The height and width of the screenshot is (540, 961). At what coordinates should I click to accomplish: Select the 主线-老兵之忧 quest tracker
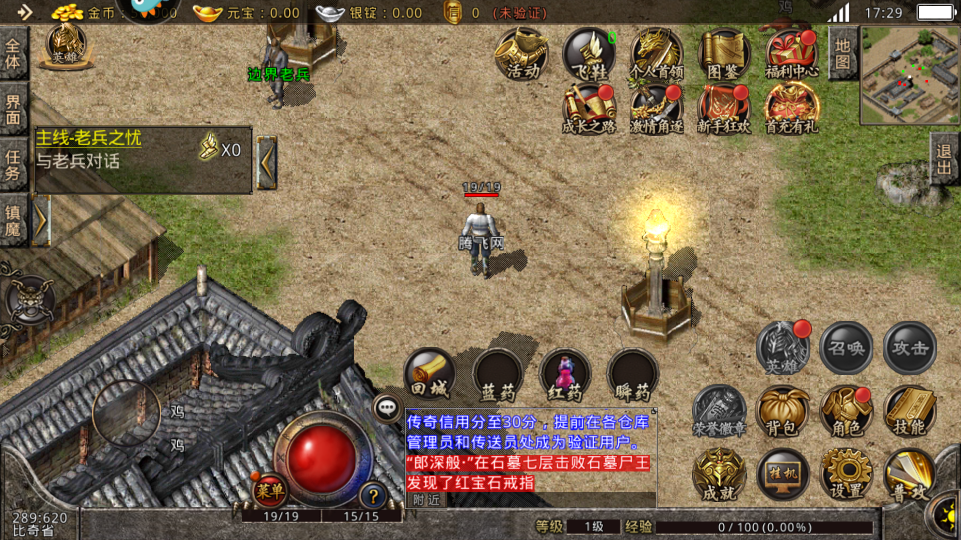click(x=142, y=150)
